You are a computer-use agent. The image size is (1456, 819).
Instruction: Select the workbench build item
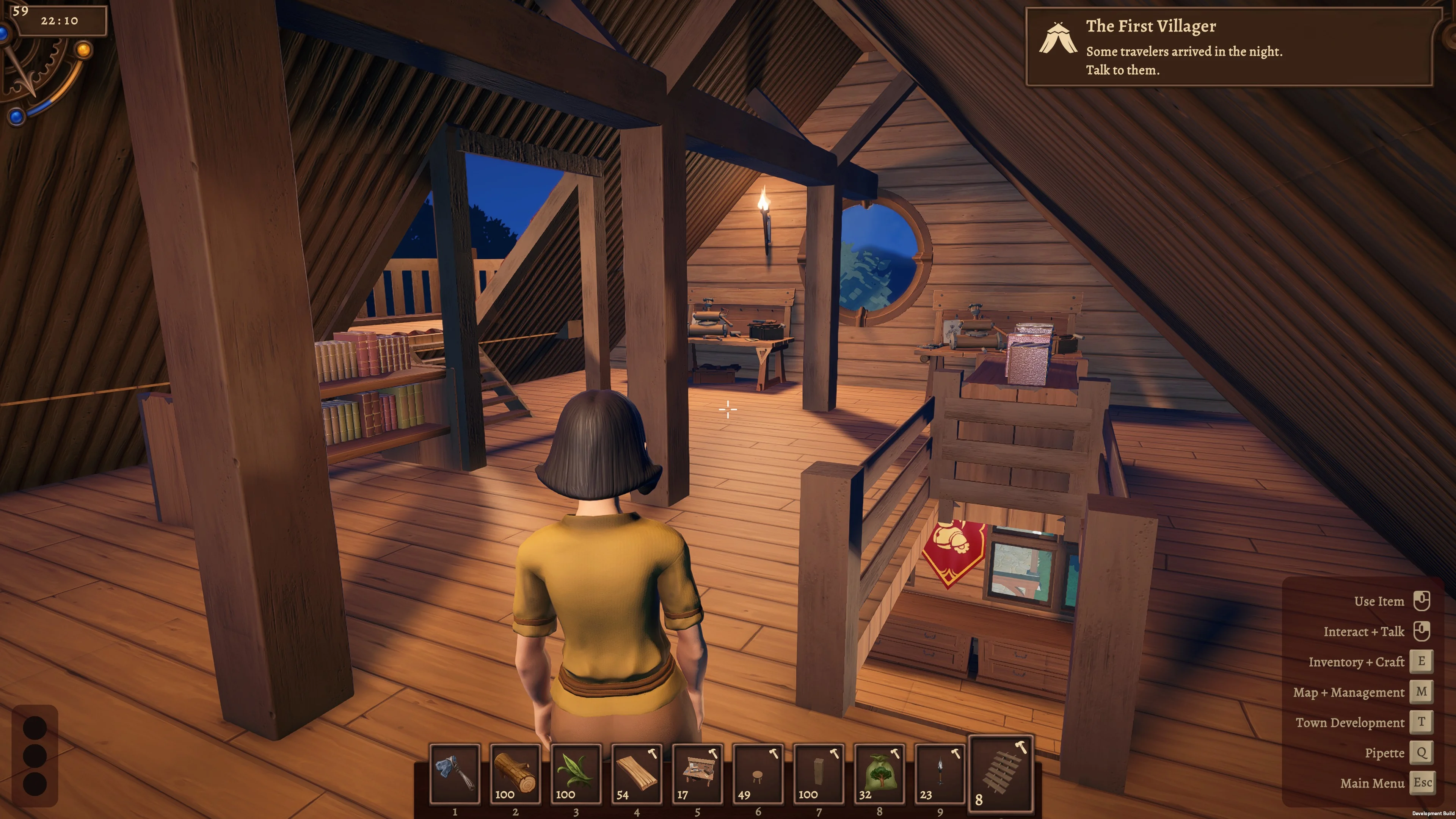pos(698,773)
